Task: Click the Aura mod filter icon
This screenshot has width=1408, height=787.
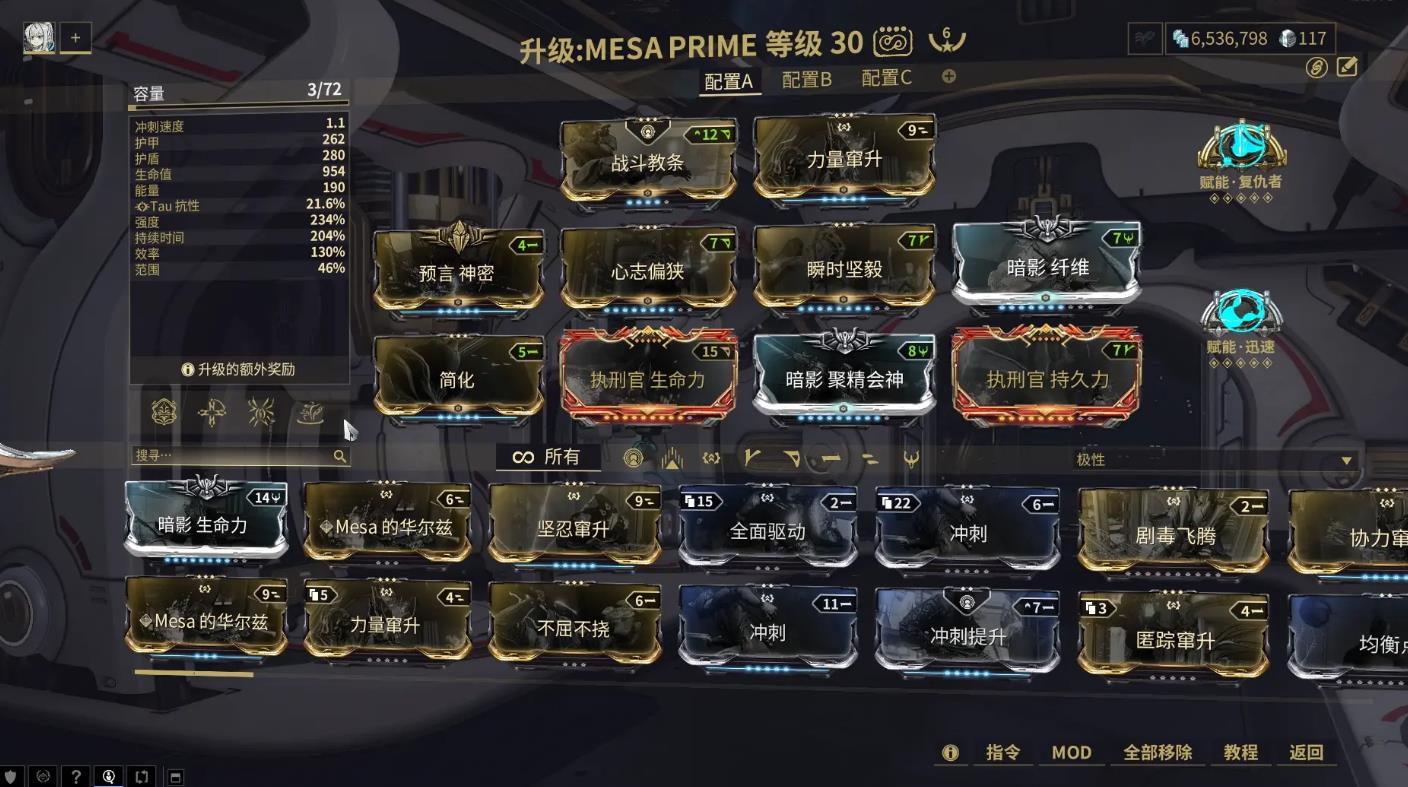Action: [634, 458]
